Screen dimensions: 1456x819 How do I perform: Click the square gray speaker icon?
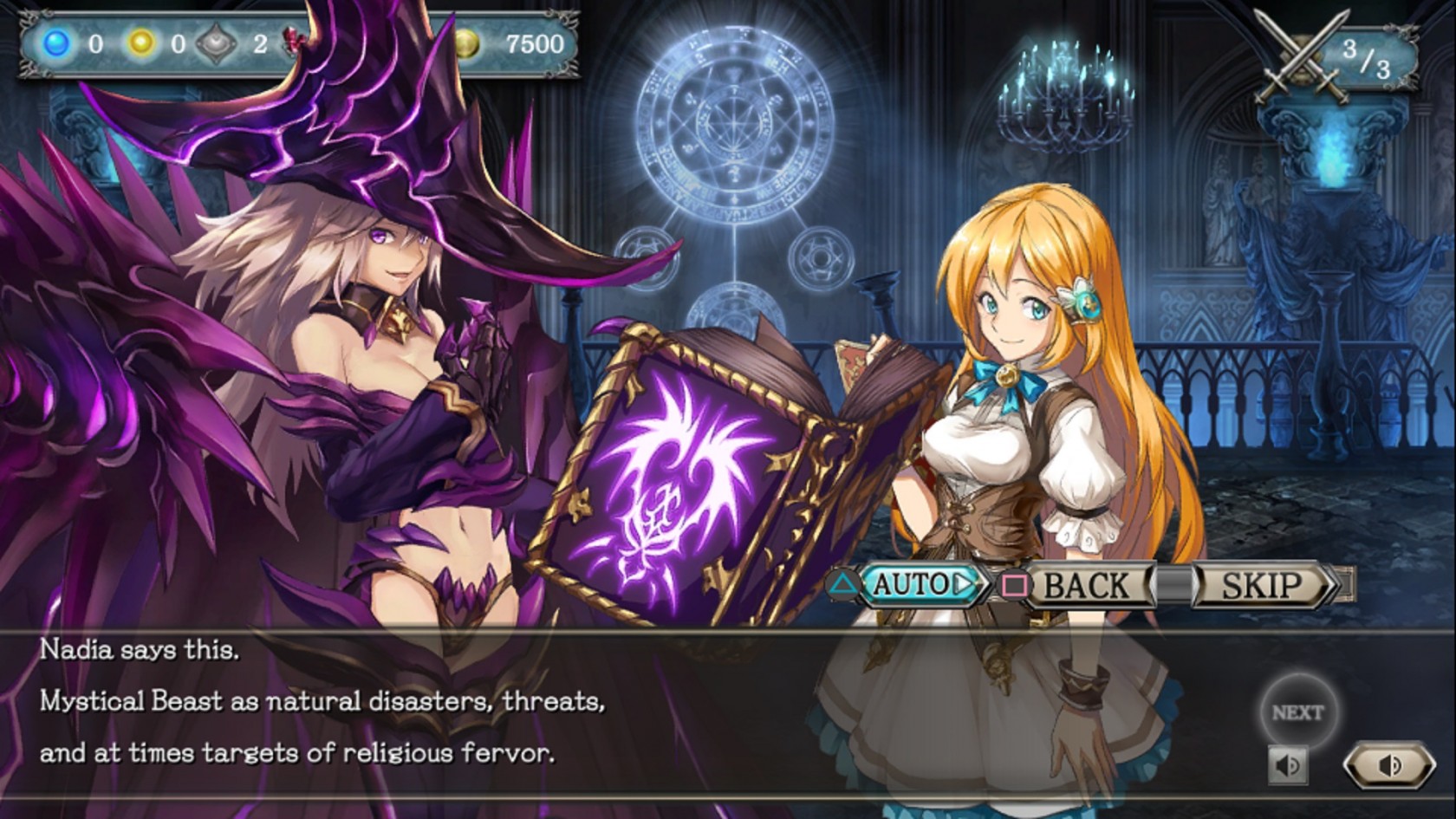click(x=1289, y=765)
